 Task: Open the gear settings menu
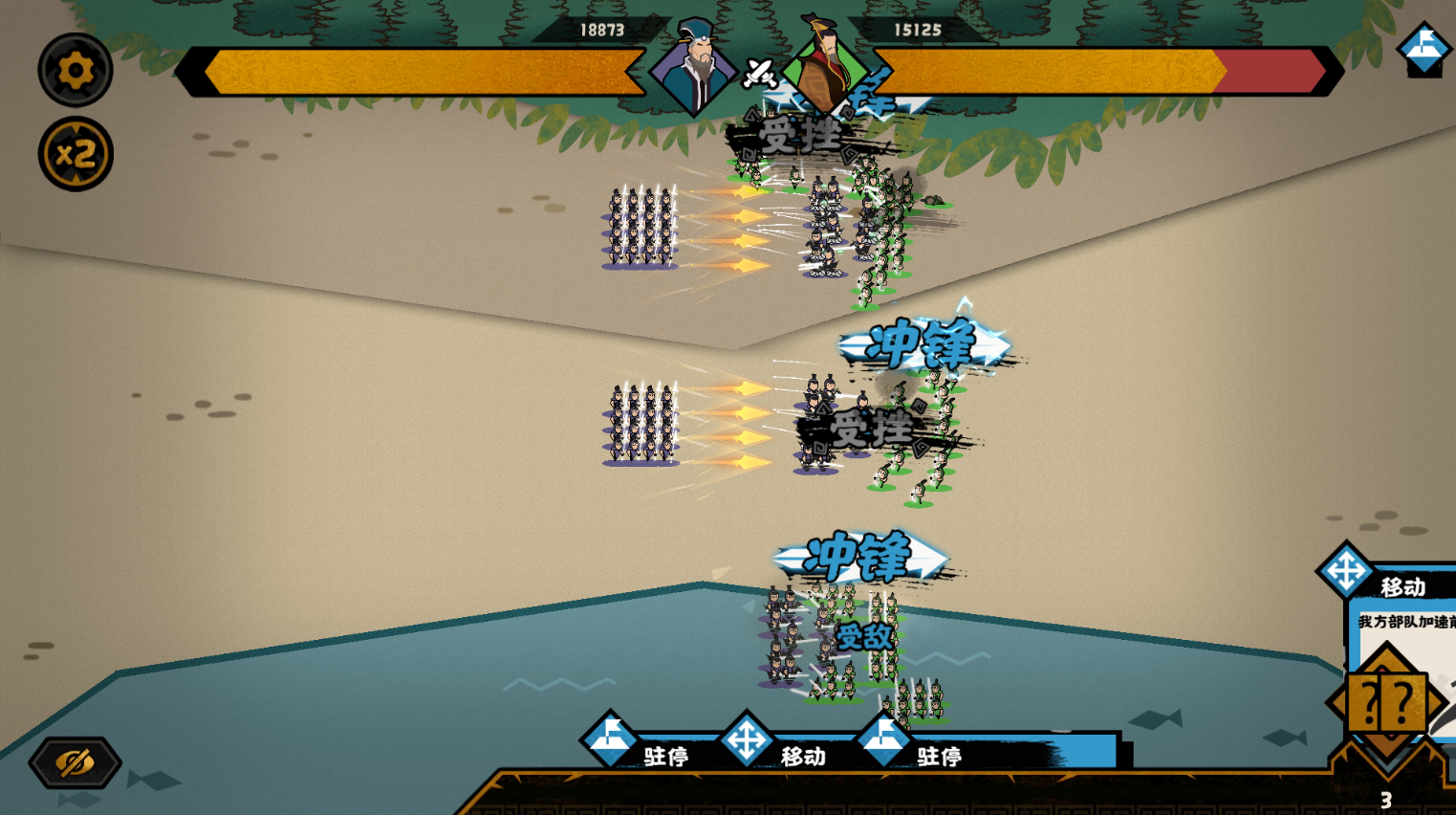tap(76, 70)
